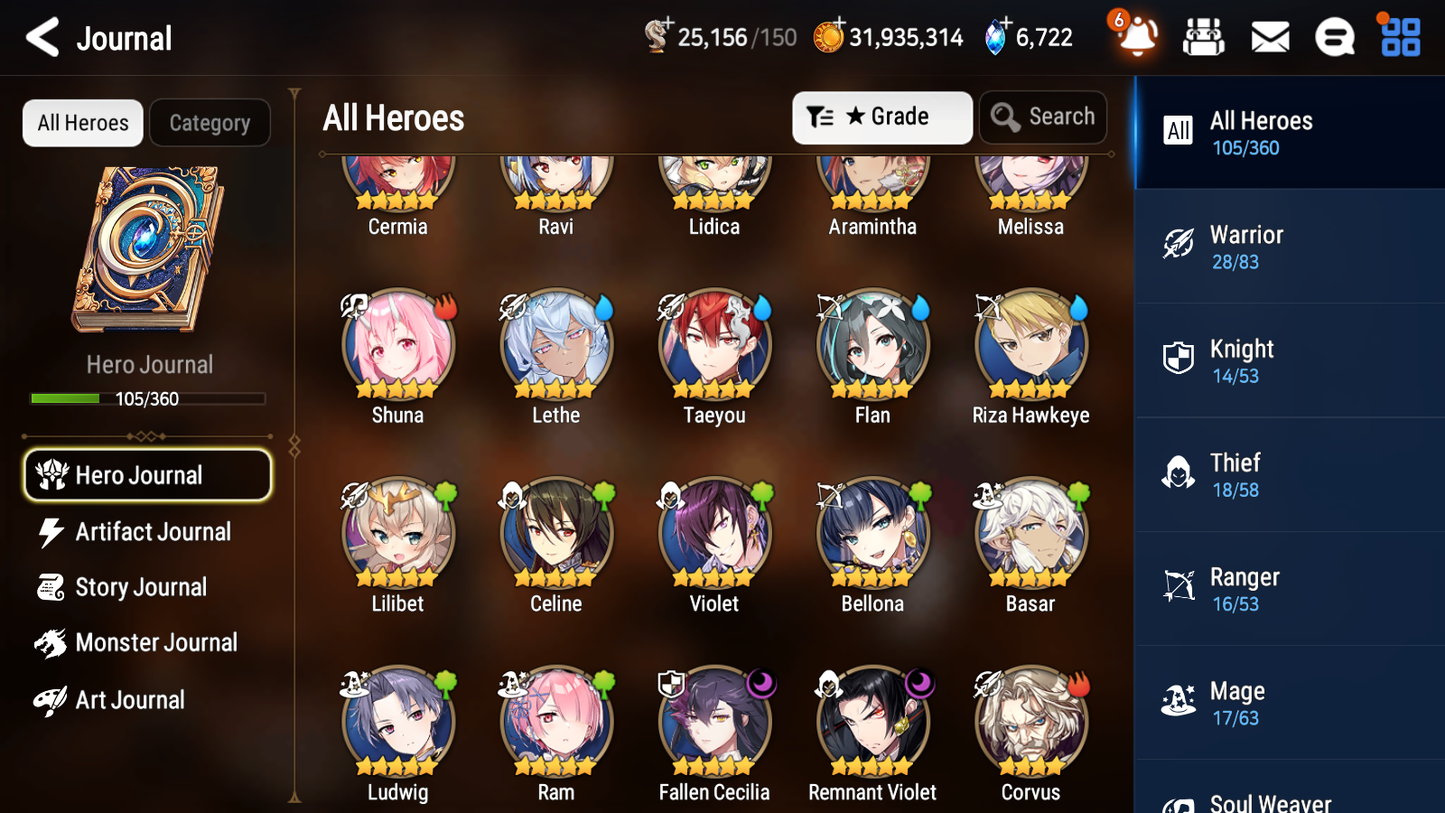Open the notifications bell icon
Viewport: 1445px width, 813px height.
click(1135, 37)
